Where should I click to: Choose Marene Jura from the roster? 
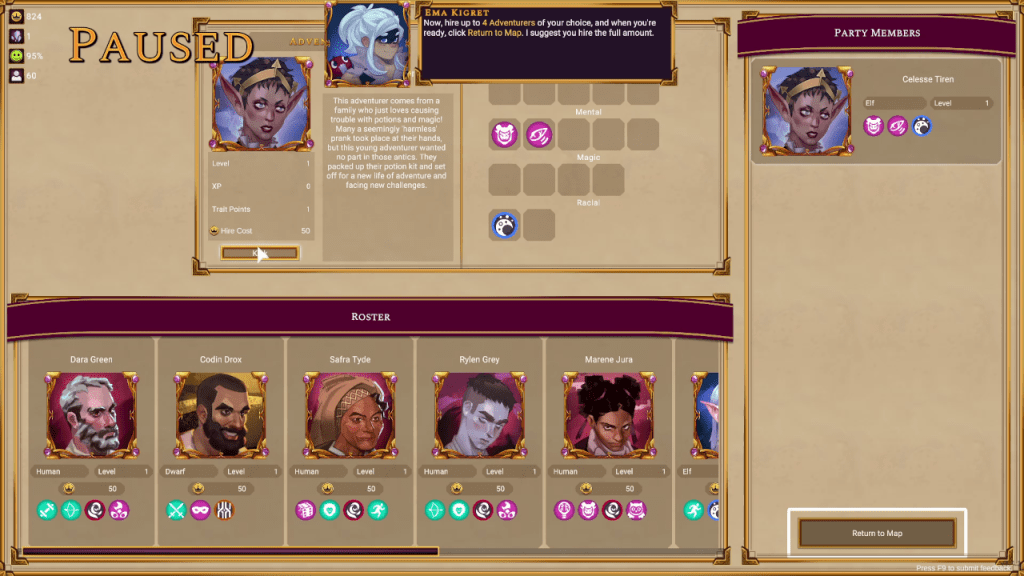[x=608, y=414]
